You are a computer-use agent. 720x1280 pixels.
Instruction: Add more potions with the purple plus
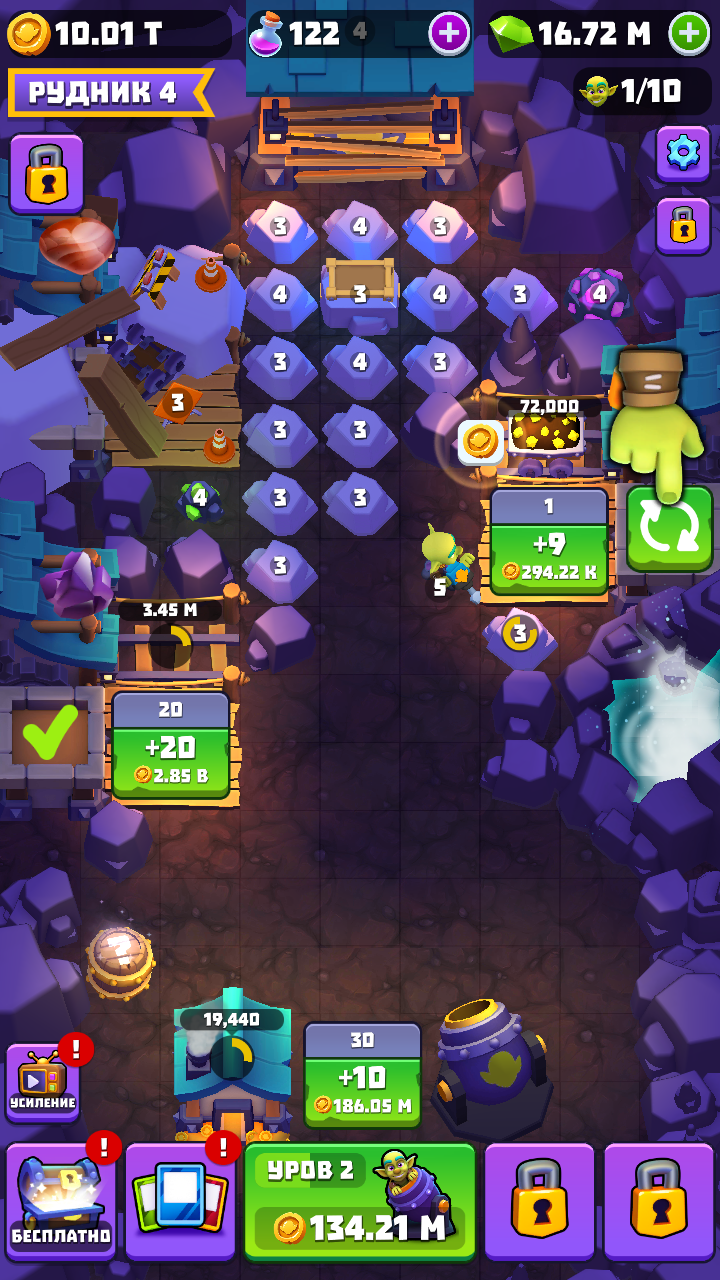(x=449, y=34)
